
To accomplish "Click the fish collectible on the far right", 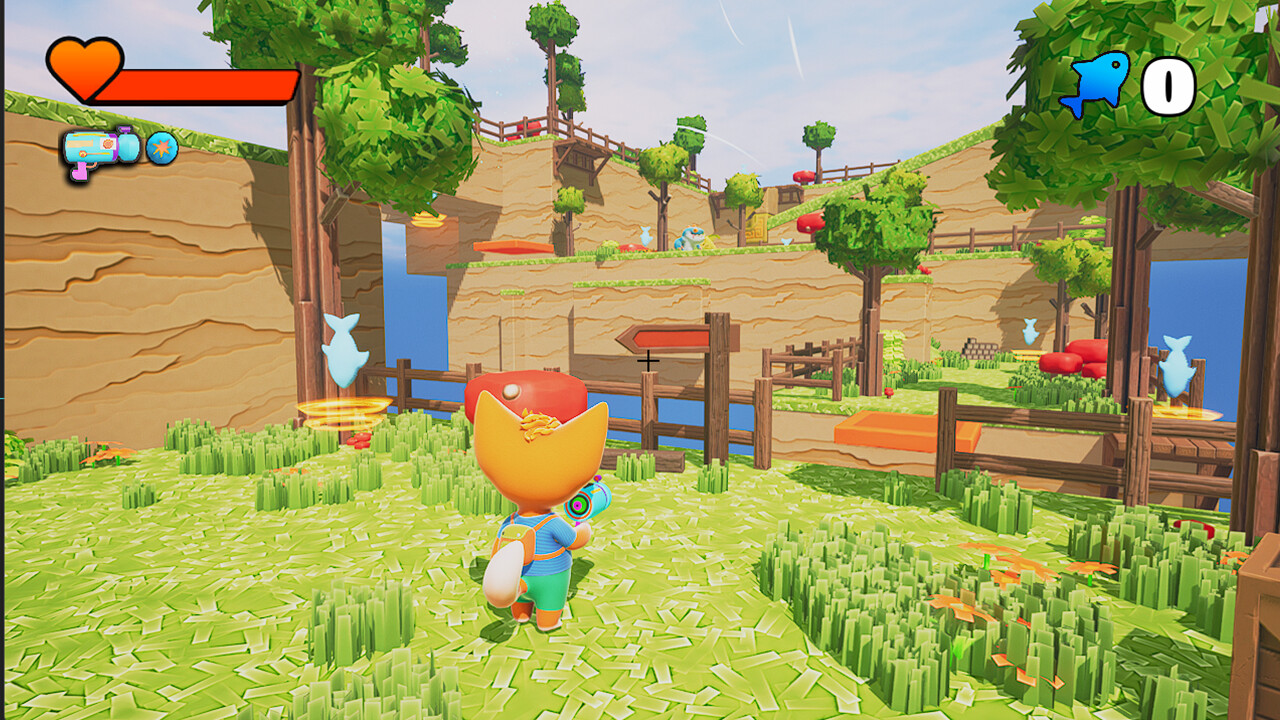I will (1177, 365).
